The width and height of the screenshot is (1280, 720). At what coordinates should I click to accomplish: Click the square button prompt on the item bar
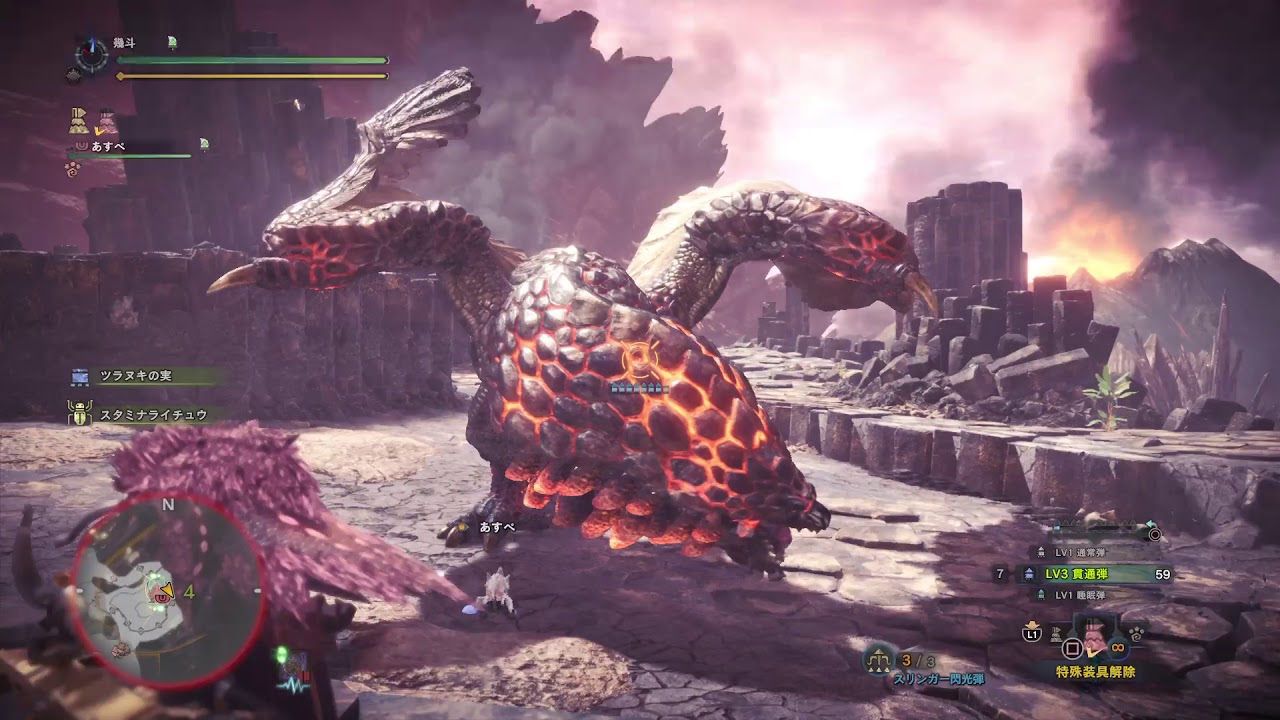click(x=1073, y=647)
